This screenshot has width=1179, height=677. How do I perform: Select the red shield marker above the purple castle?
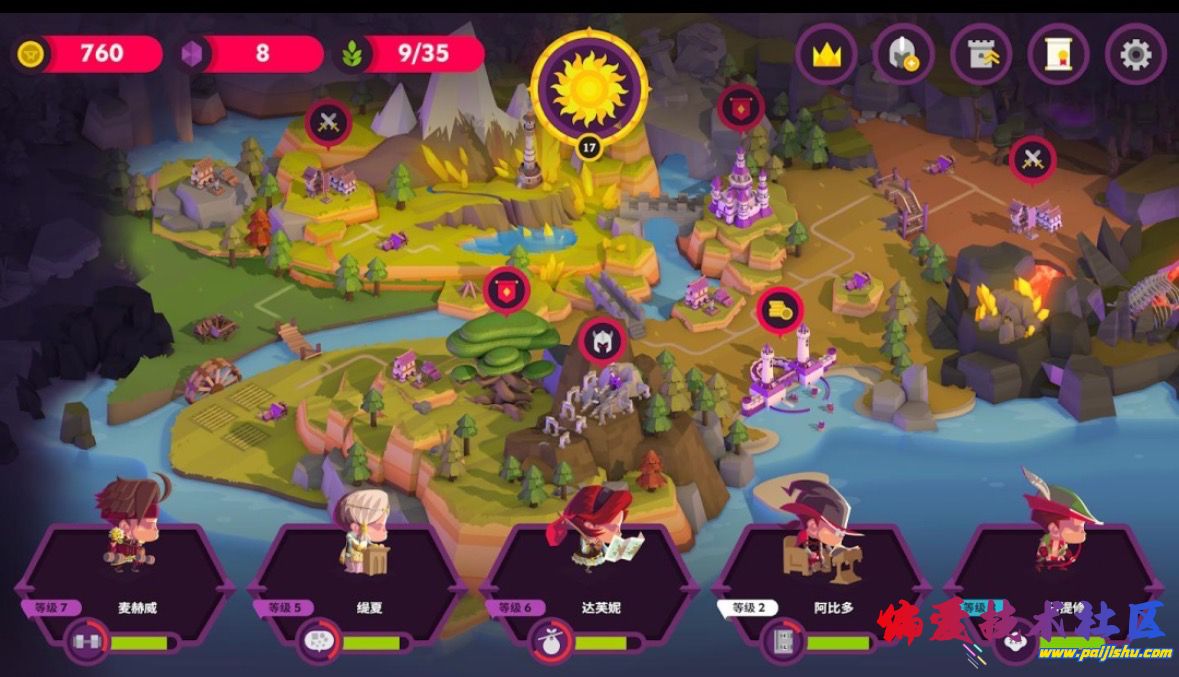[741, 107]
